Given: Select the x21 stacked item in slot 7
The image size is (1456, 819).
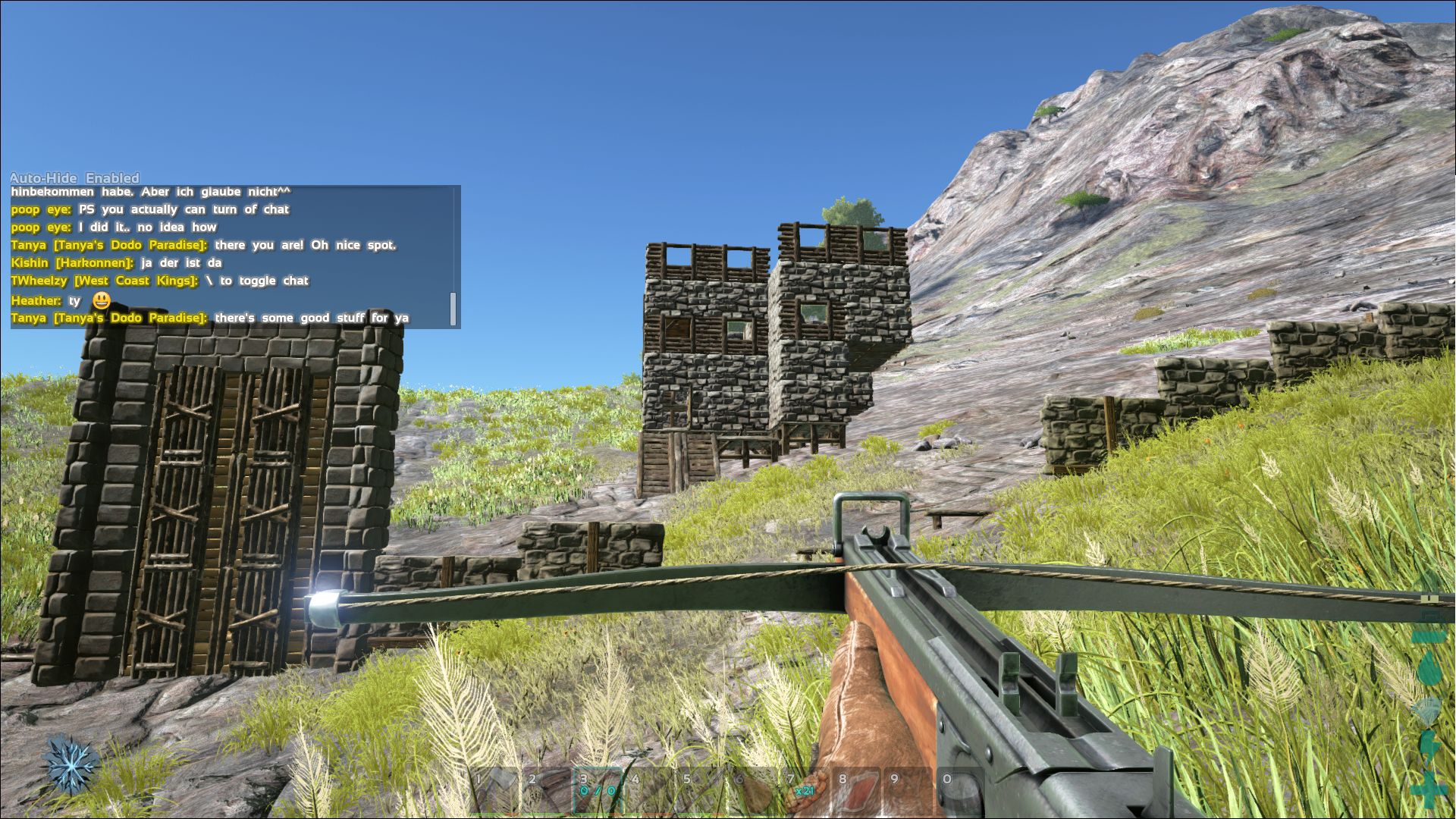Looking at the screenshot, I should [x=804, y=792].
